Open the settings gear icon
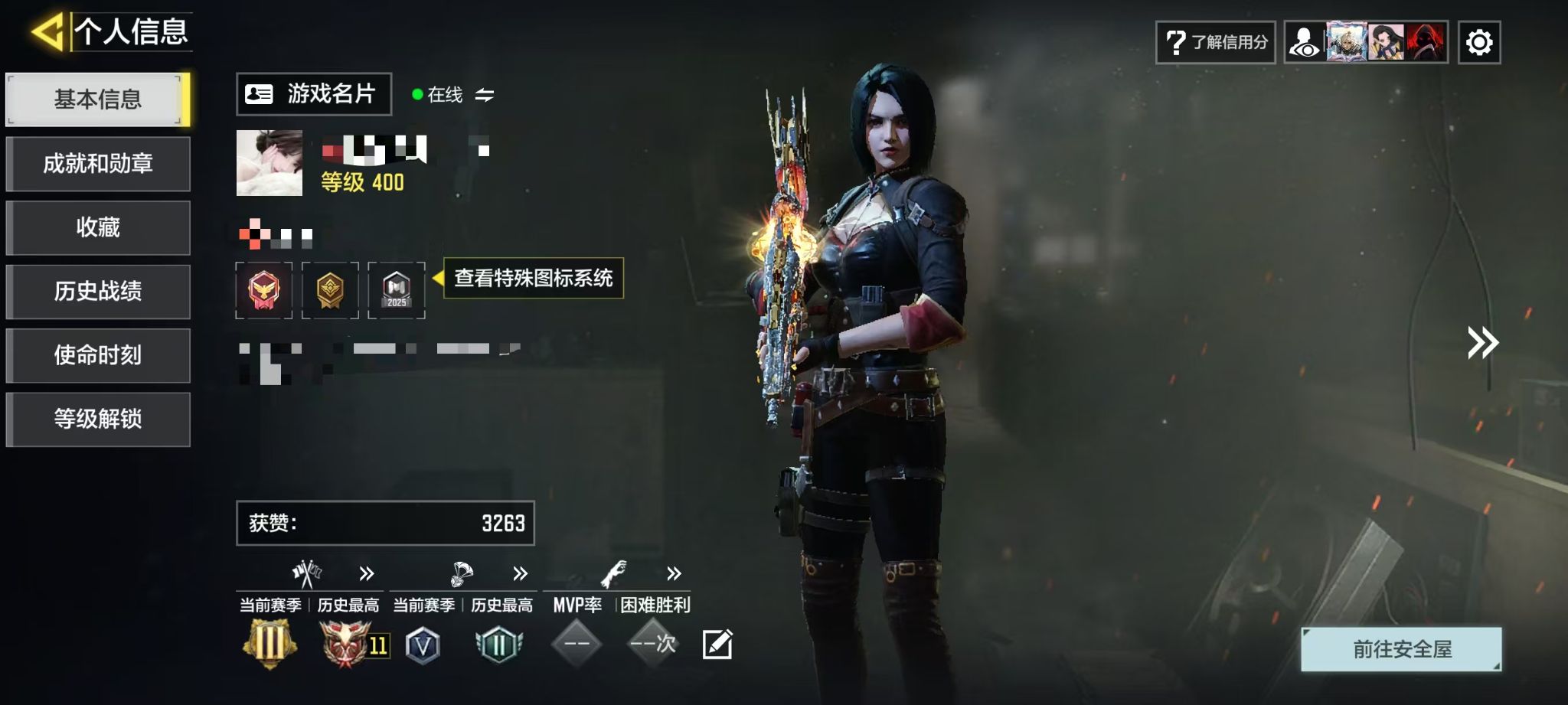The height and width of the screenshot is (705, 1568). [1478, 42]
